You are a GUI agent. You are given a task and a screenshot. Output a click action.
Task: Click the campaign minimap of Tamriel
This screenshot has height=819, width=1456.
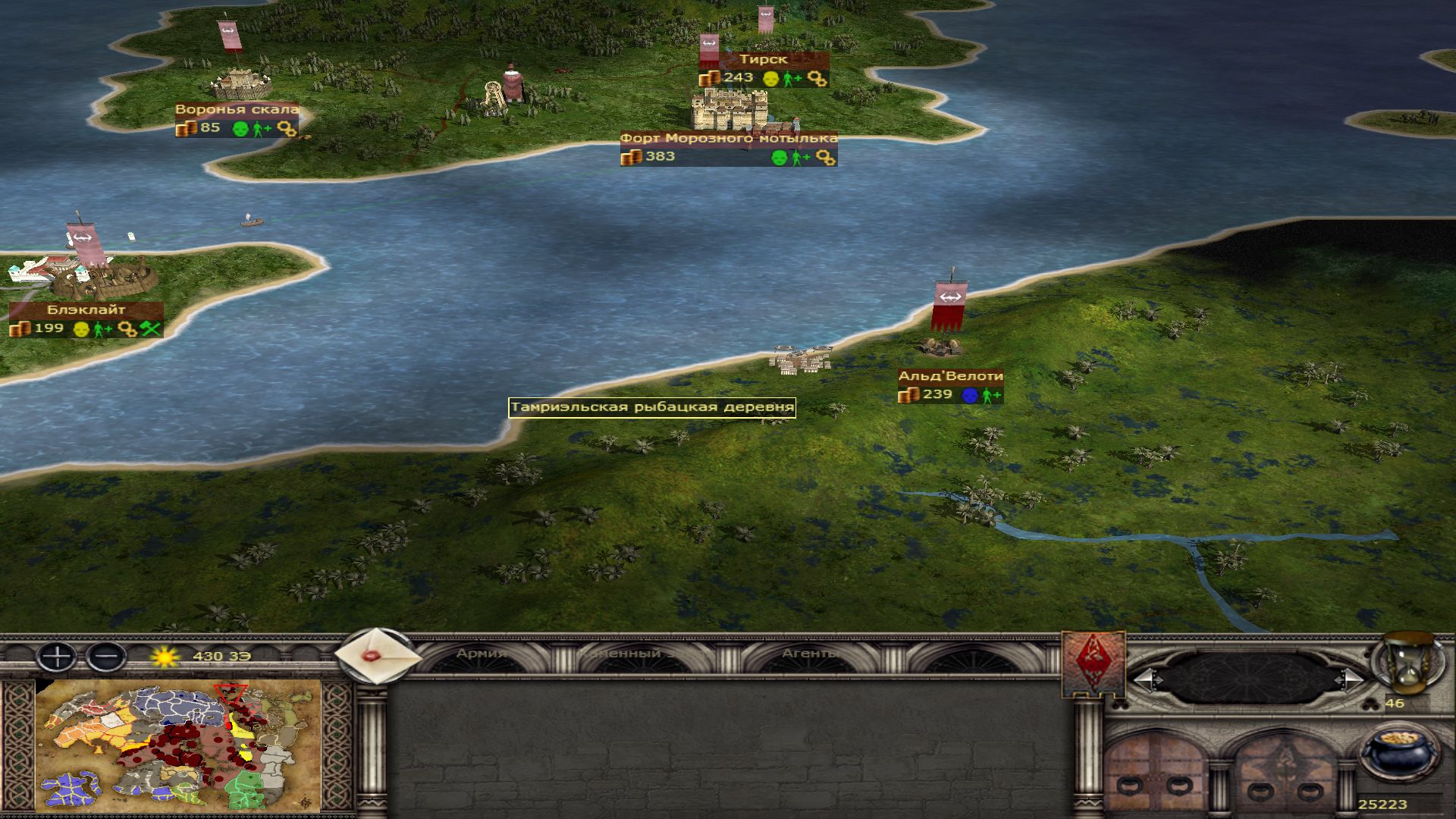point(178,747)
